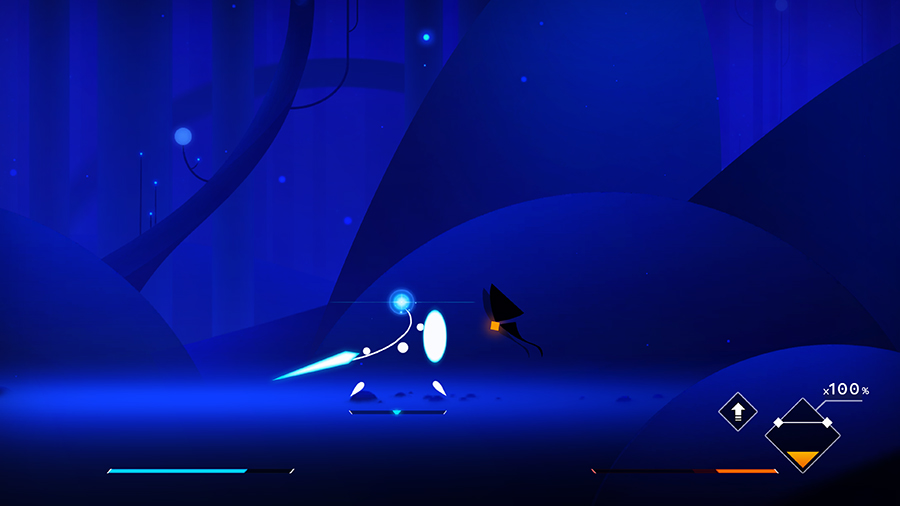Click the up-arrow diamond ability icon

[x=738, y=411]
